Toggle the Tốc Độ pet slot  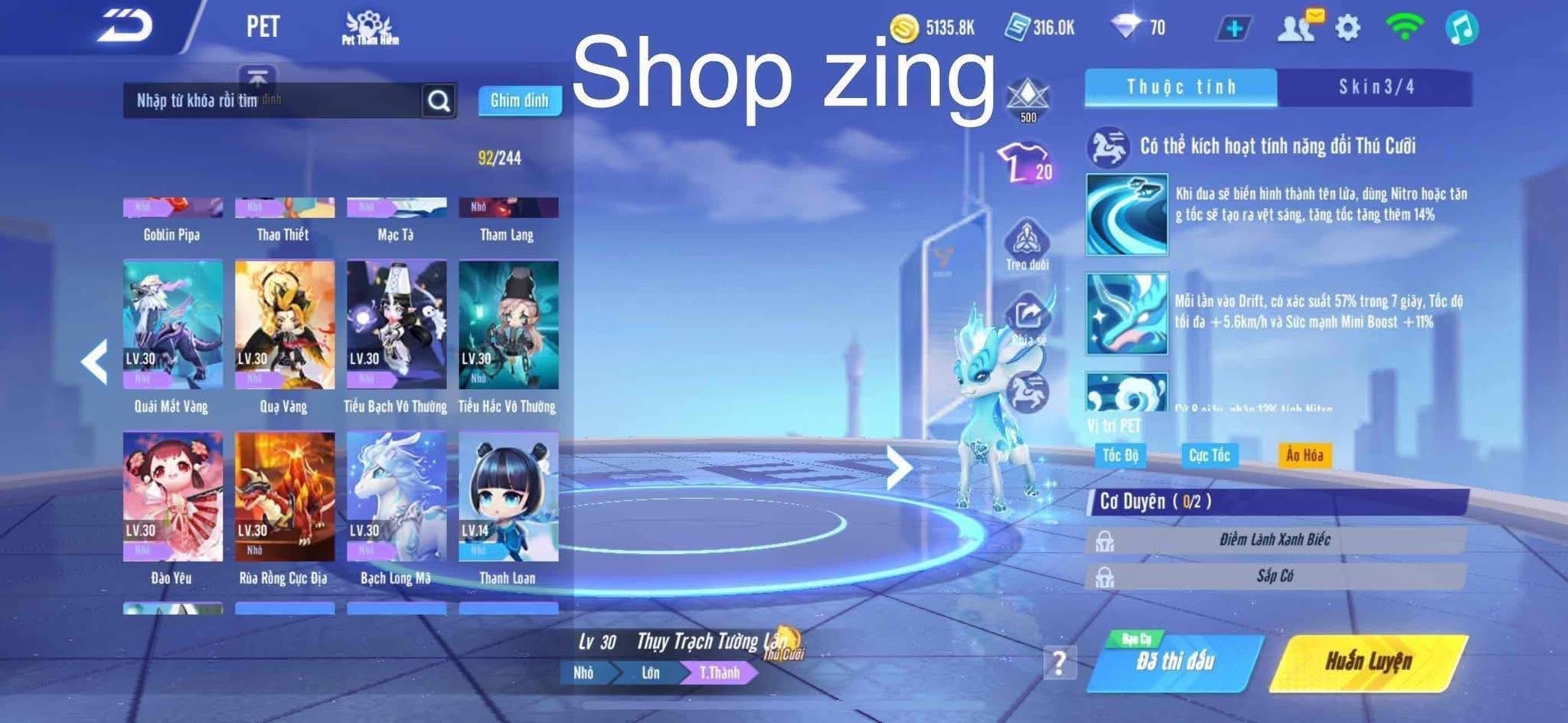click(x=1120, y=455)
